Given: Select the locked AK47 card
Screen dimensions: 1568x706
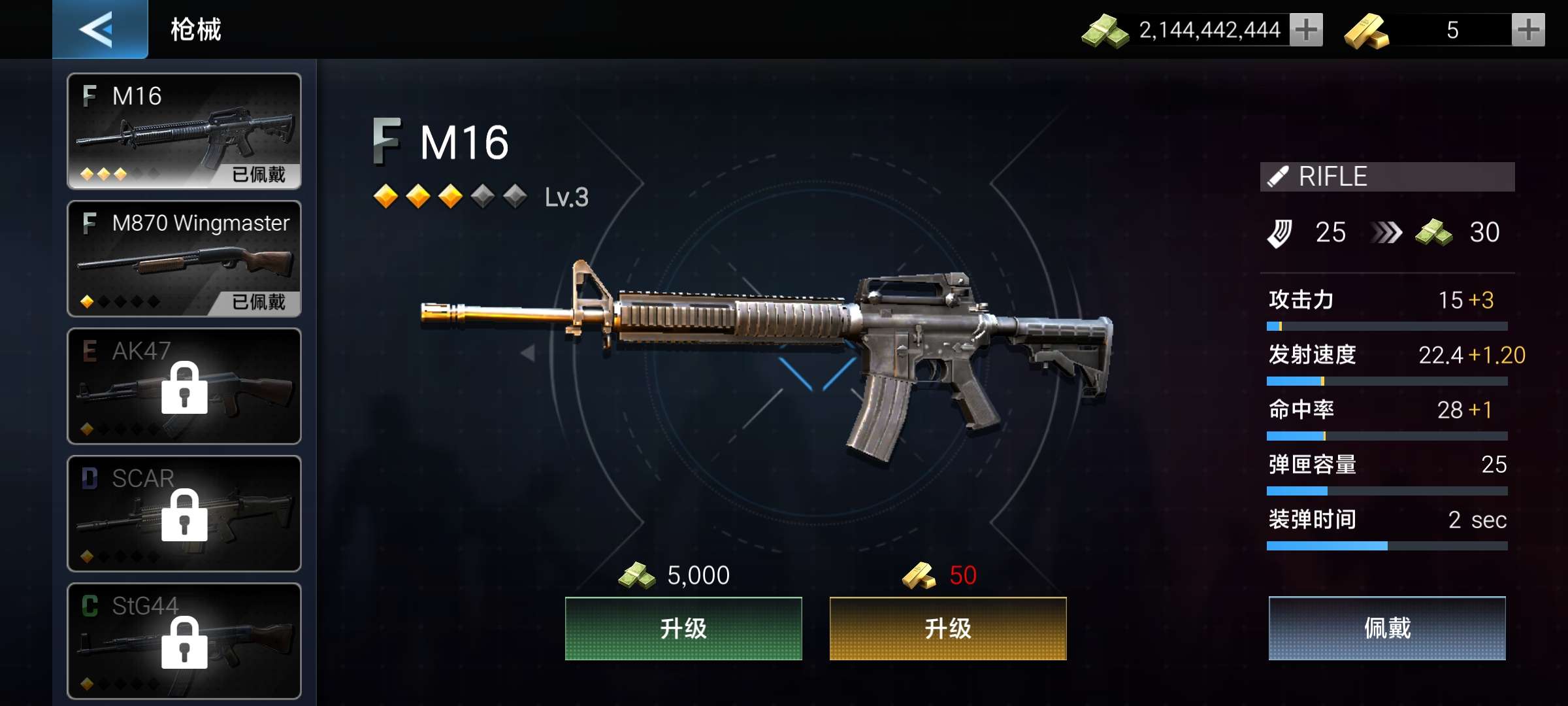Looking at the screenshot, I should pyautogui.click(x=184, y=386).
